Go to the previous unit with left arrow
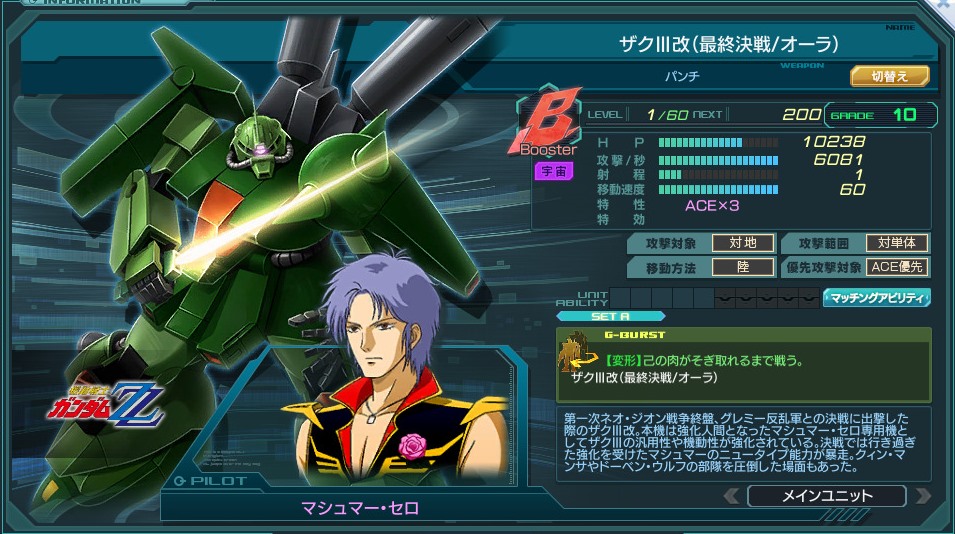Screen dimensions: 955x534 pyautogui.click(x=732, y=495)
